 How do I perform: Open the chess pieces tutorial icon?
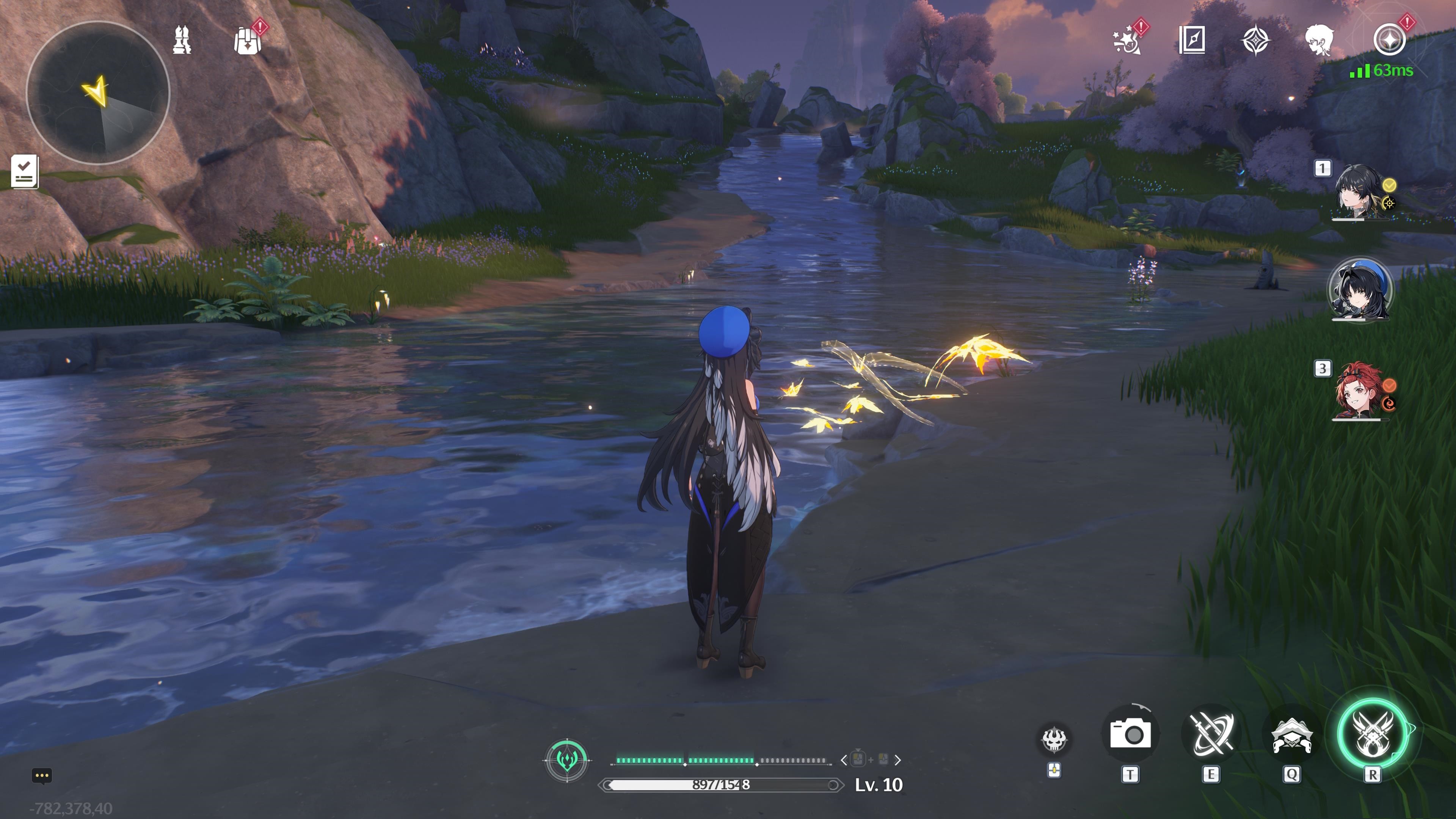(182, 40)
